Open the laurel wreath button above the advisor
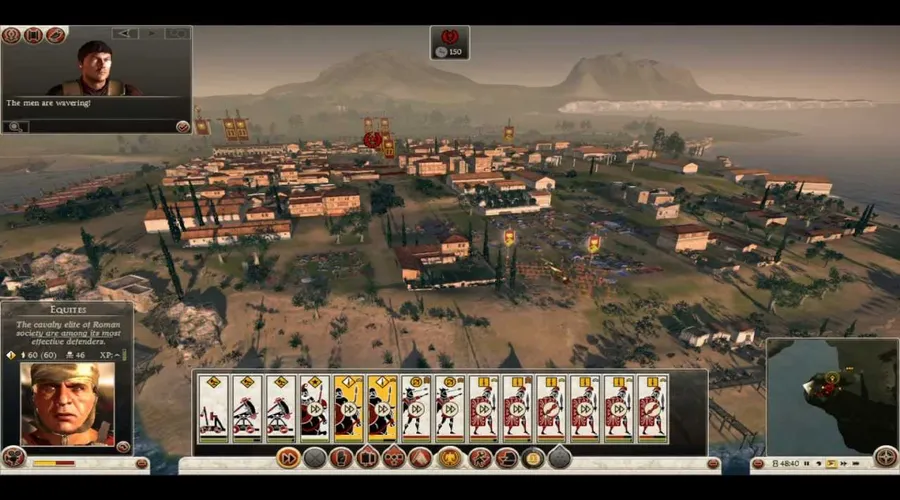900x500 pixels. point(11,35)
